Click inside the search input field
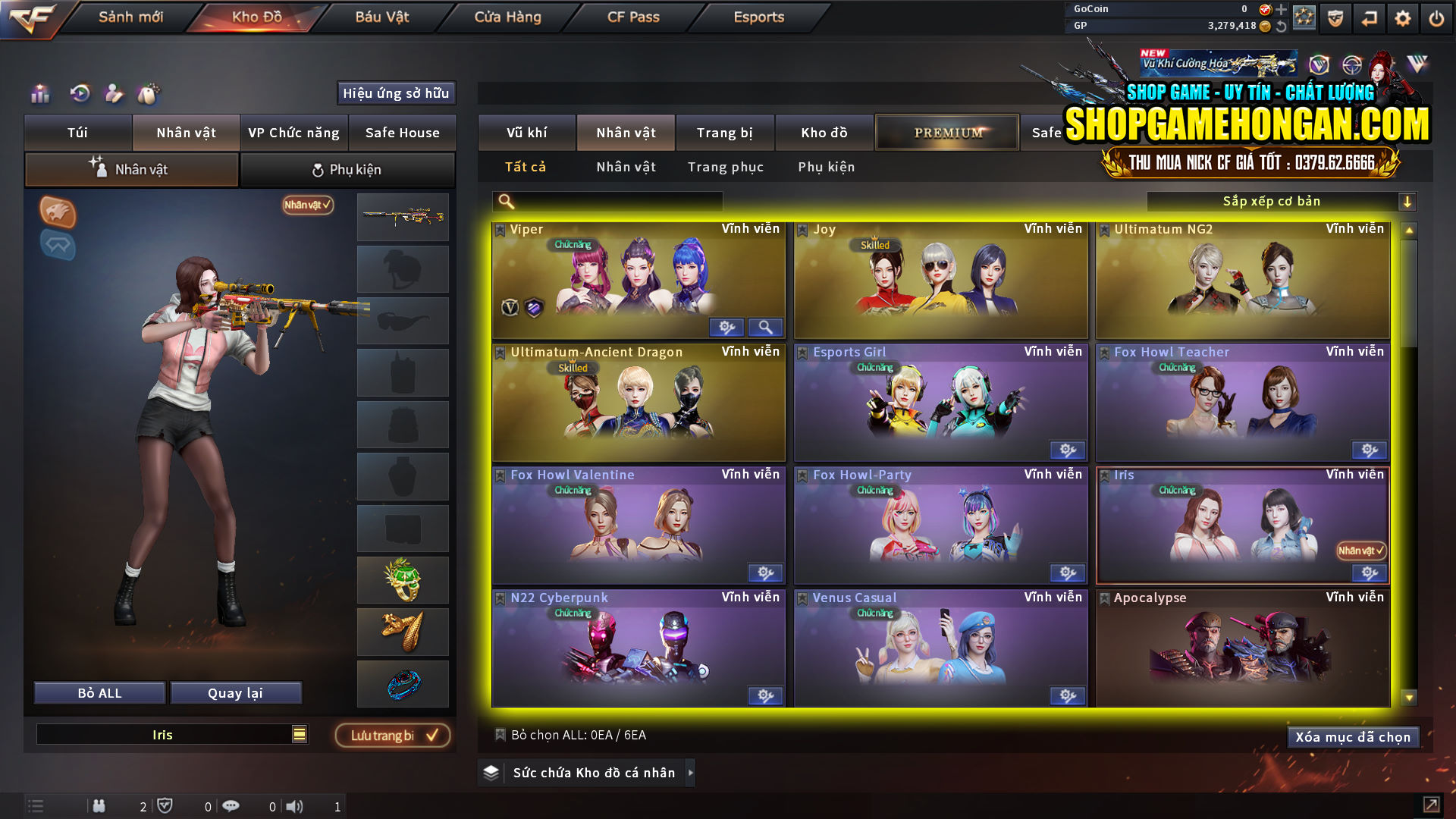This screenshot has width=1456, height=819. 607,201
